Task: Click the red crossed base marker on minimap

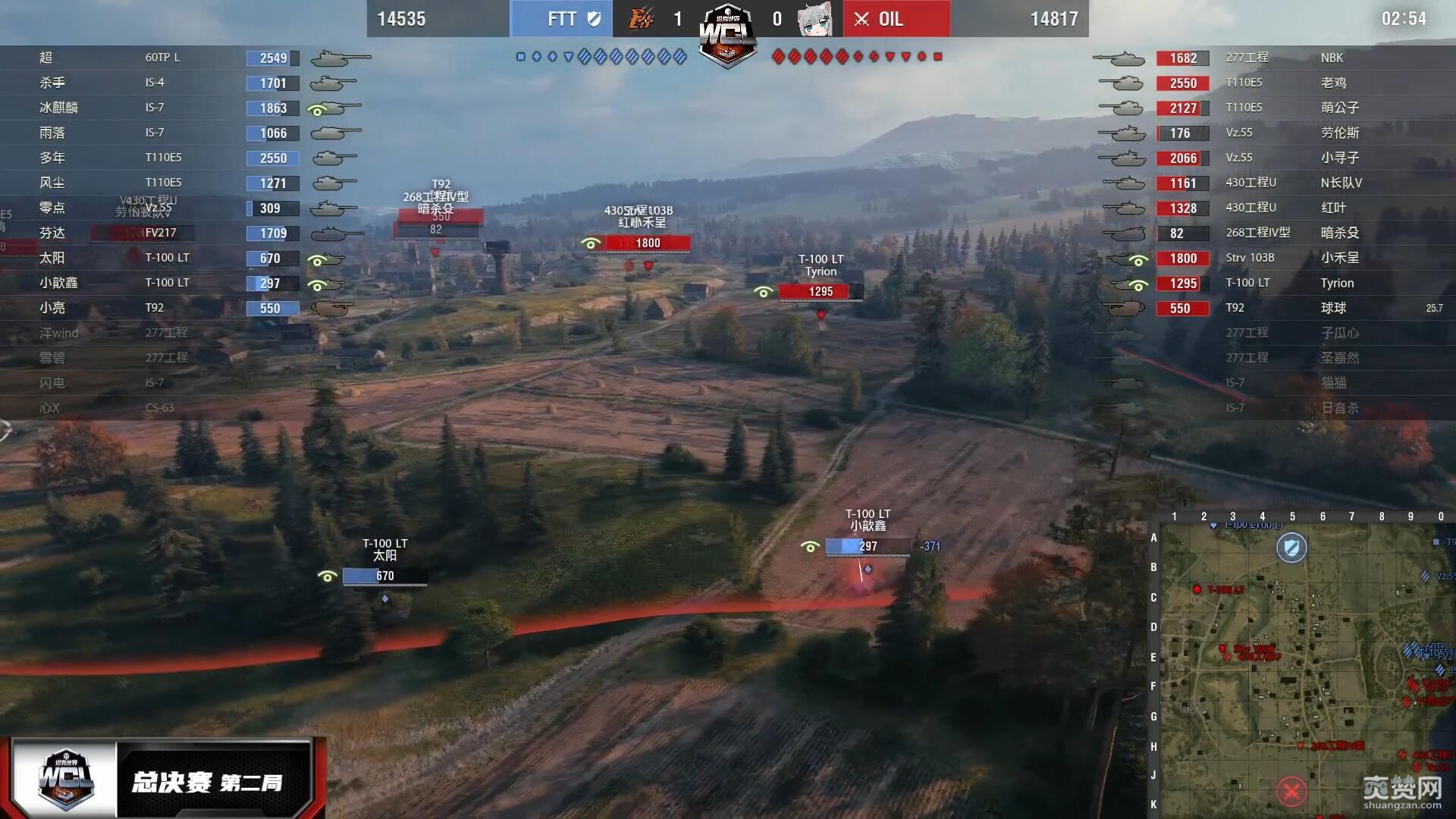Action: 1291,792
